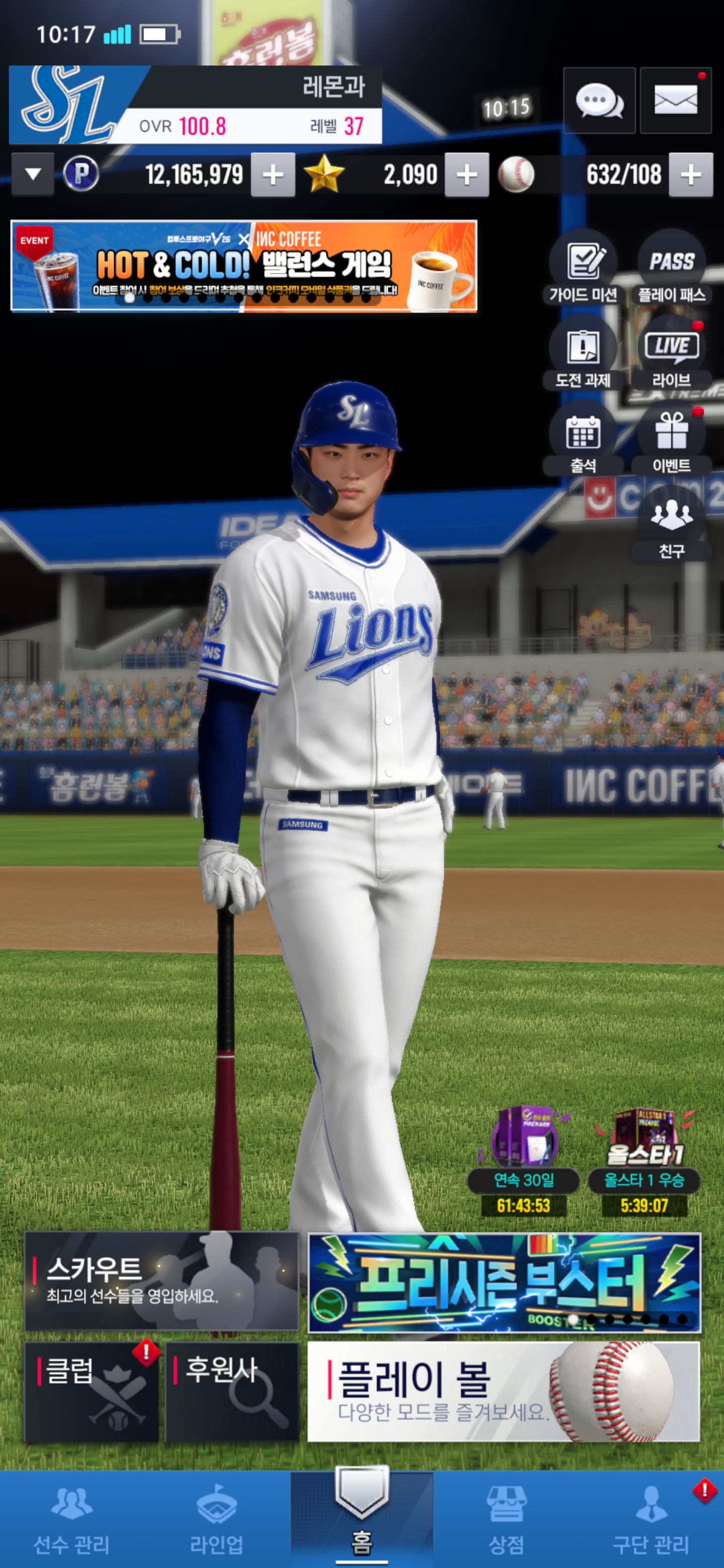This screenshot has width=724, height=1568.
Task: Open the chat speech bubble icon
Action: (x=599, y=101)
